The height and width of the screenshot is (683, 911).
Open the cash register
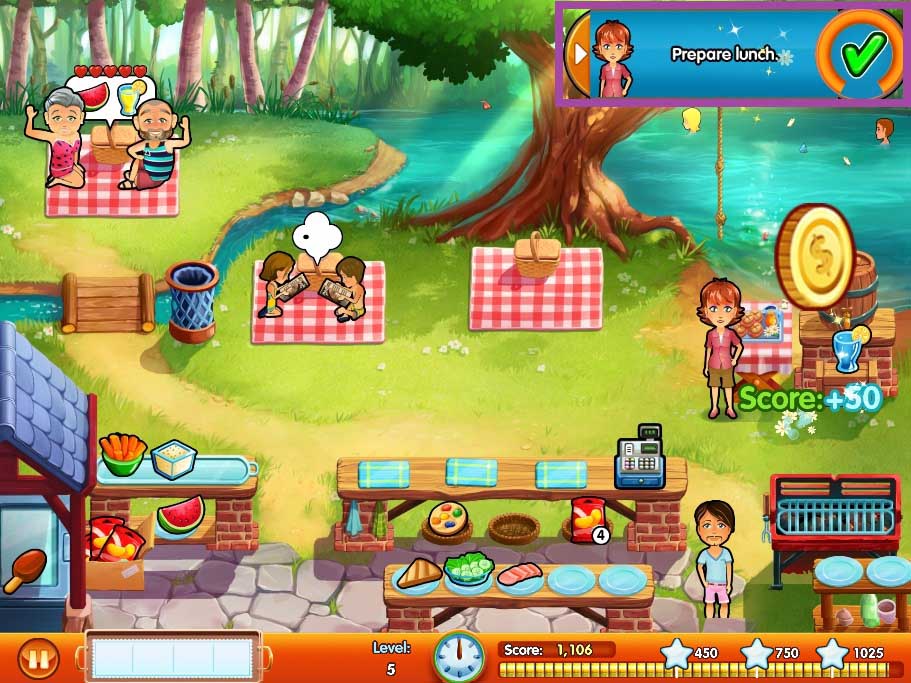(x=638, y=458)
